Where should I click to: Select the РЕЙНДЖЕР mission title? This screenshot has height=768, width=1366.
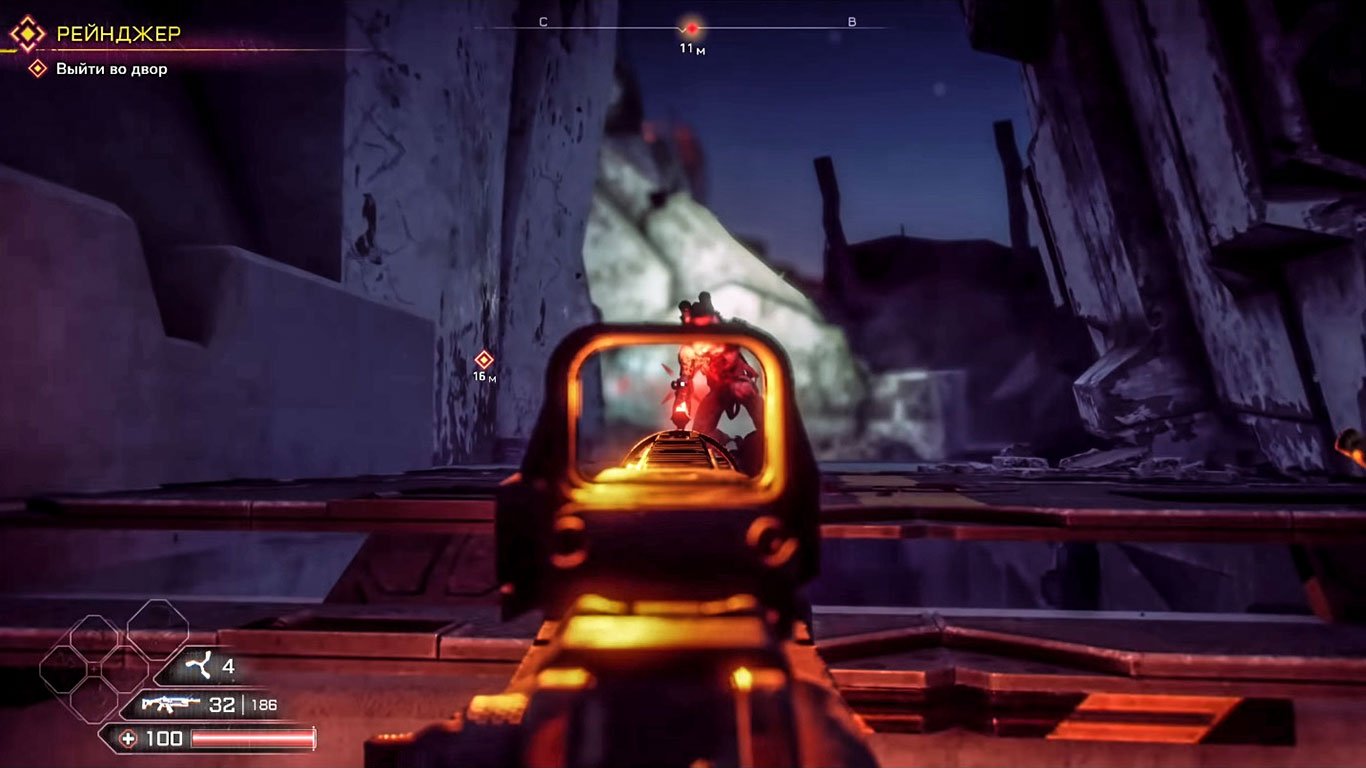click(x=118, y=34)
